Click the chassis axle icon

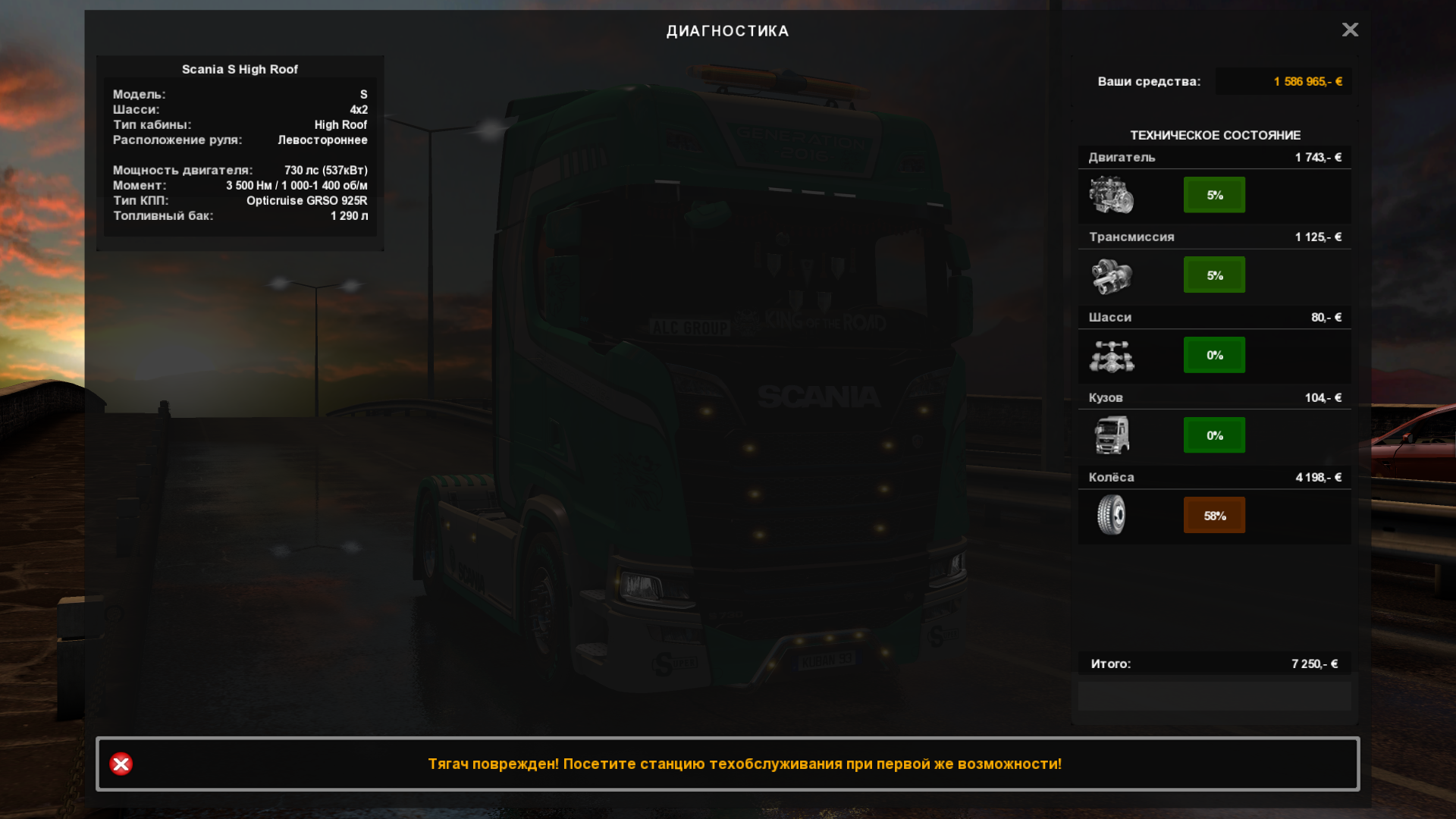click(1112, 356)
